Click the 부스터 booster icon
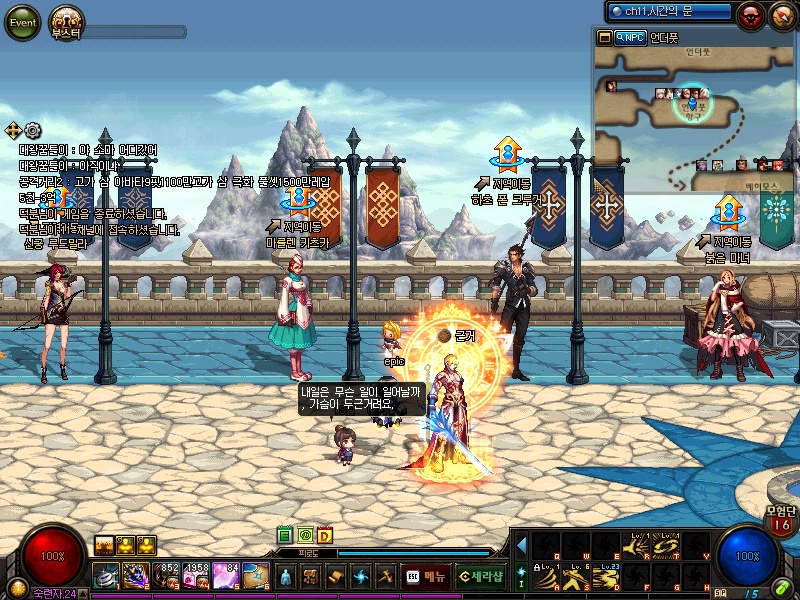The height and width of the screenshot is (600, 800). pos(67,23)
